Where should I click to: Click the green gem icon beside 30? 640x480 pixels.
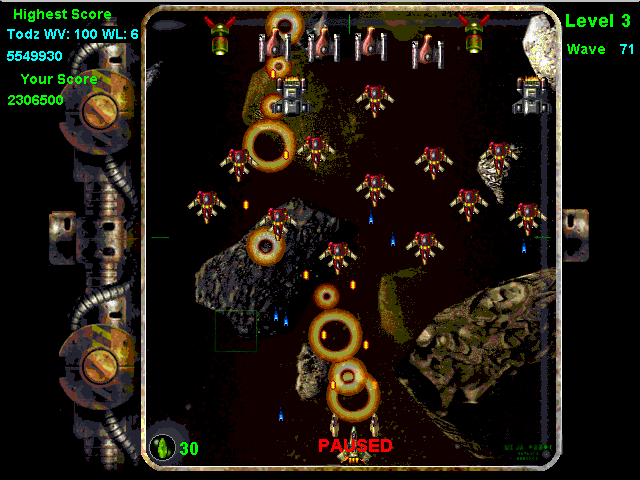click(162, 447)
